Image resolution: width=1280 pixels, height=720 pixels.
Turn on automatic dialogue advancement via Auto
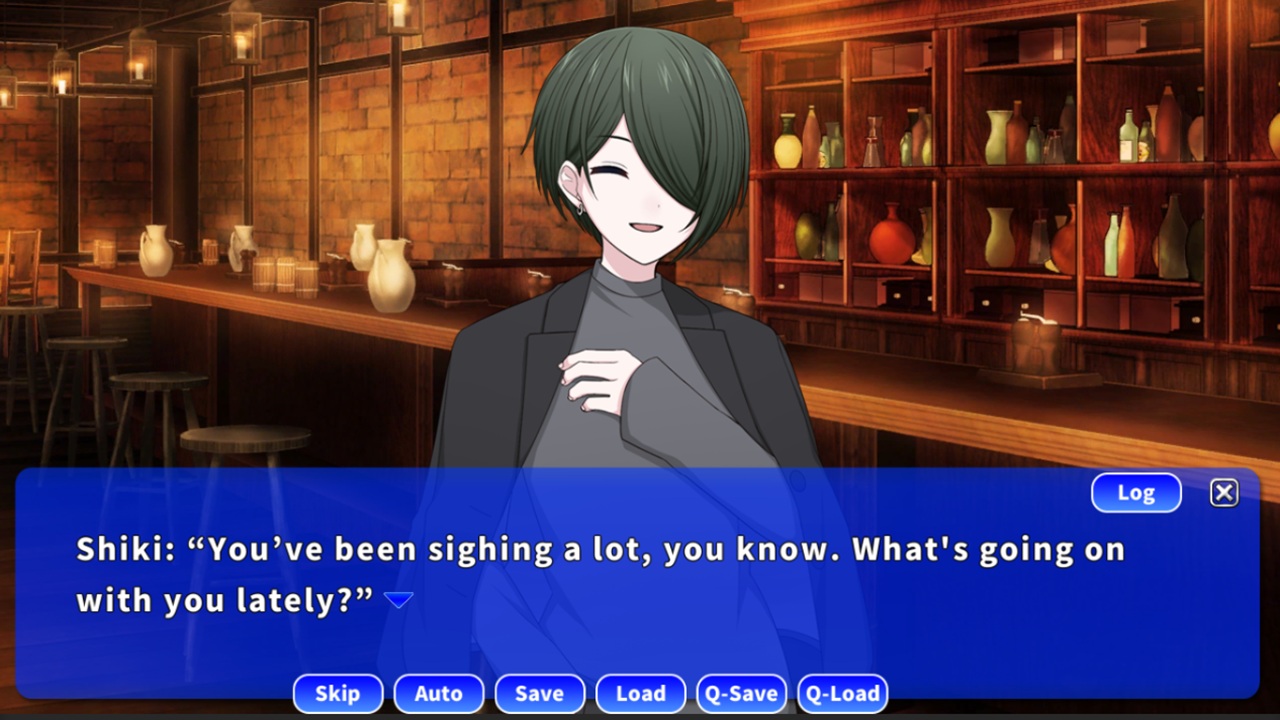tap(439, 693)
